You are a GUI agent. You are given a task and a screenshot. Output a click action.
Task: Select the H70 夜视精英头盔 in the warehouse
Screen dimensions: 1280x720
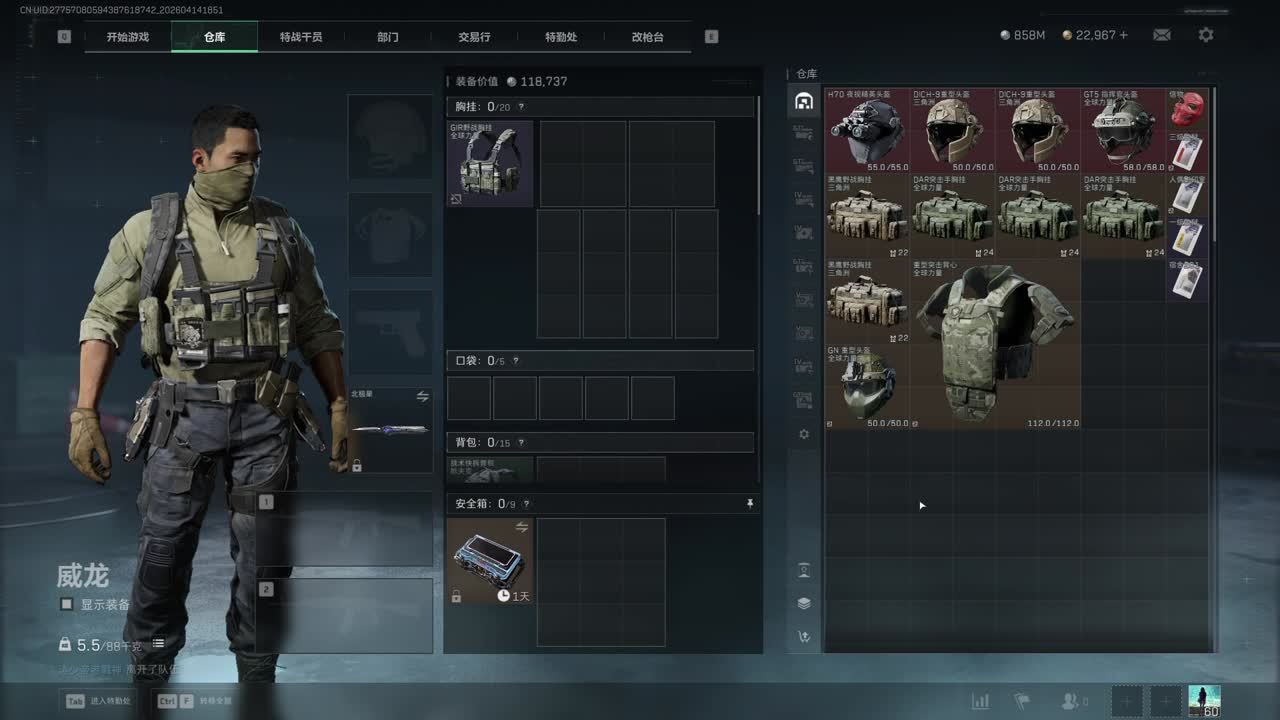click(867, 131)
